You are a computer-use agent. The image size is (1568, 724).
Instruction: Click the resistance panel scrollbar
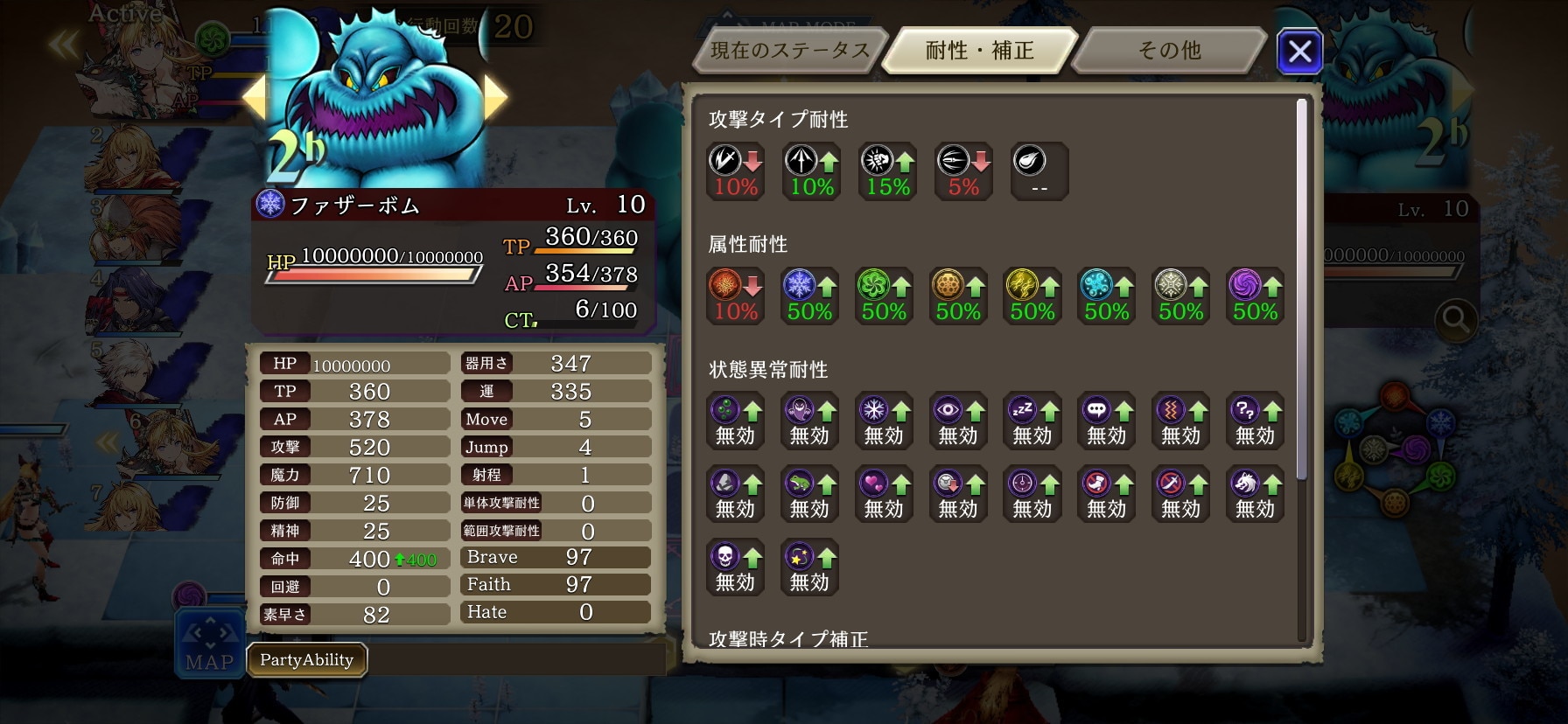click(x=1301, y=289)
